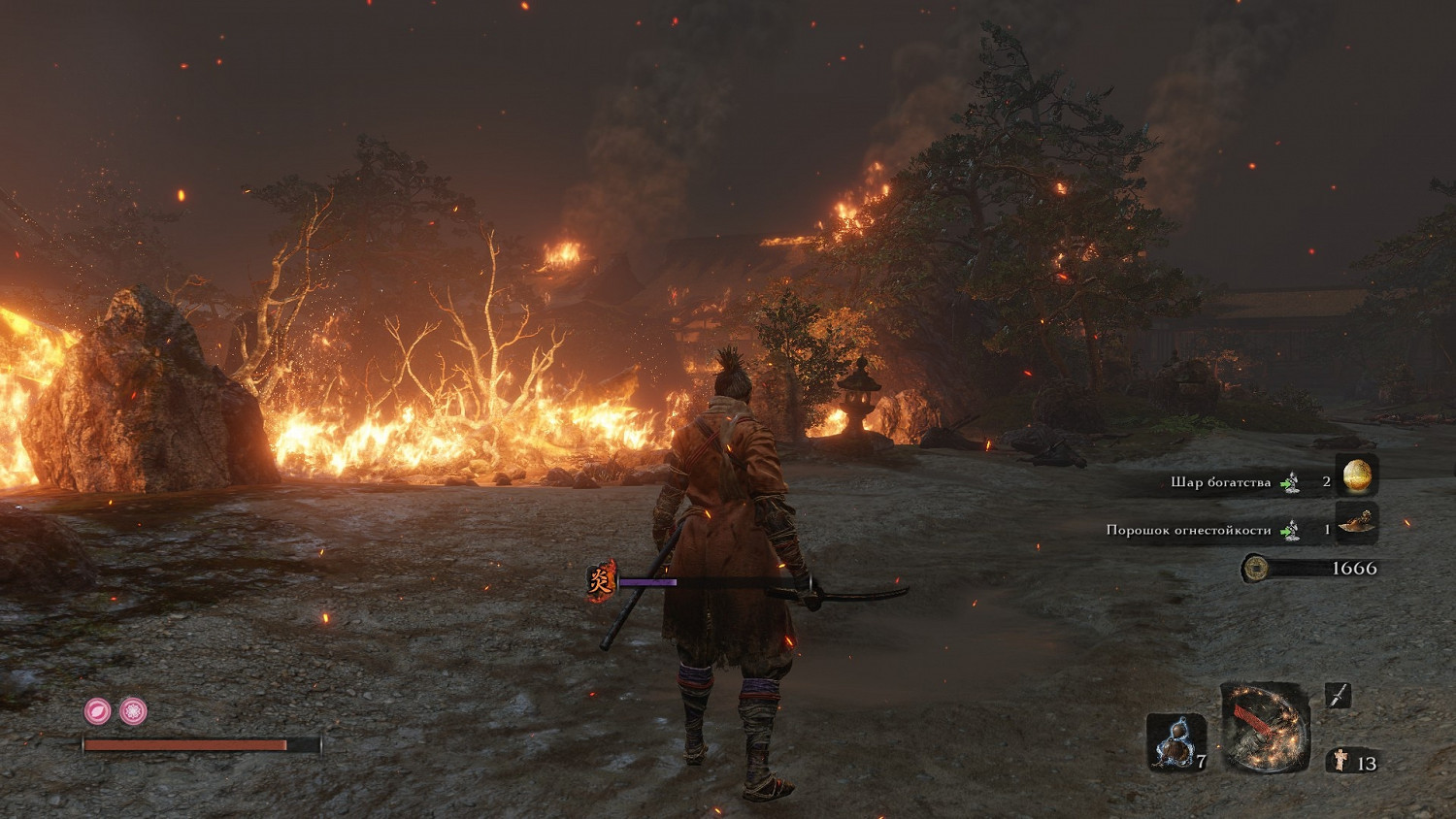Click the pink flower resurrection node
The width and height of the screenshot is (1456, 819).
(x=133, y=711)
